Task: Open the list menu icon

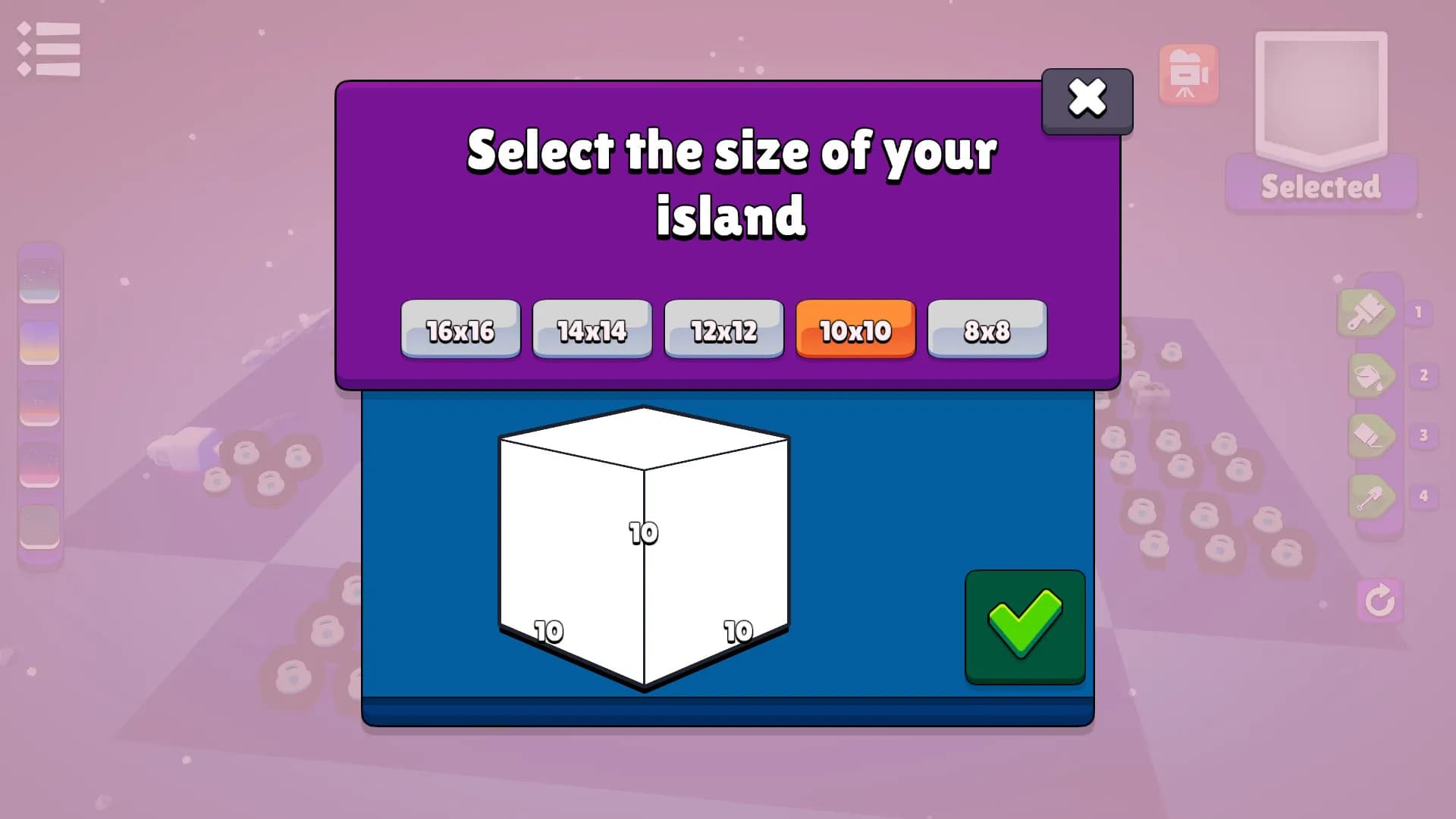Action: click(x=49, y=49)
